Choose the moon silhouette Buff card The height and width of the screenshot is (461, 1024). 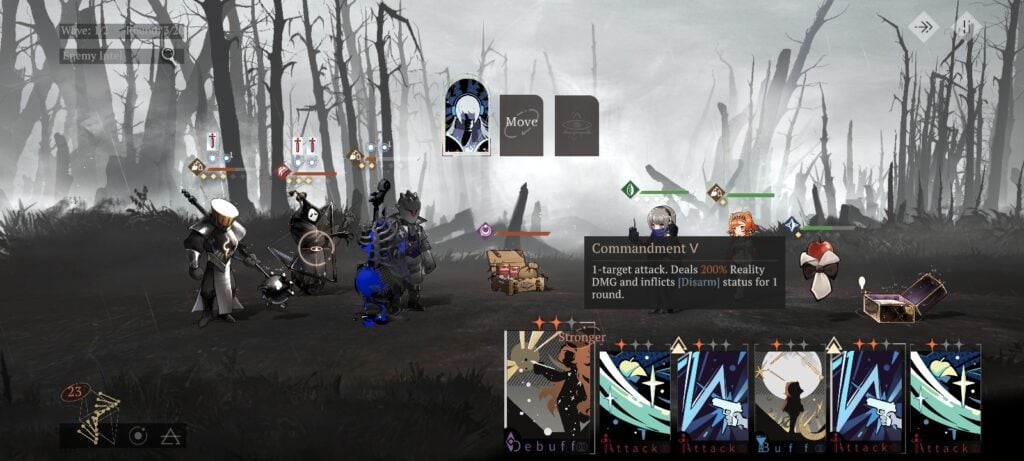[791, 395]
